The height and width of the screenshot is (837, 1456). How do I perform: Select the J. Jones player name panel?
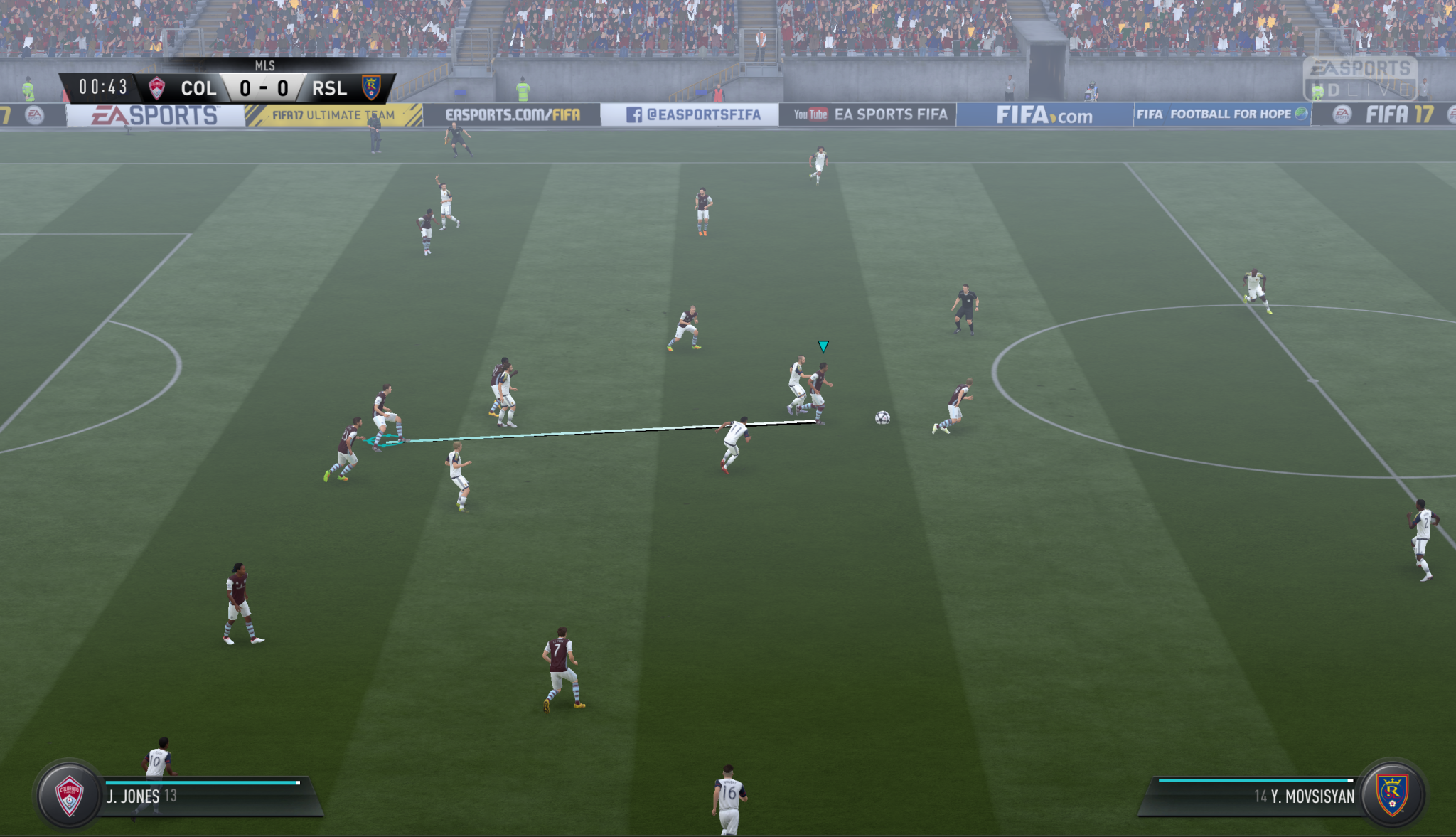[x=206, y=796]
